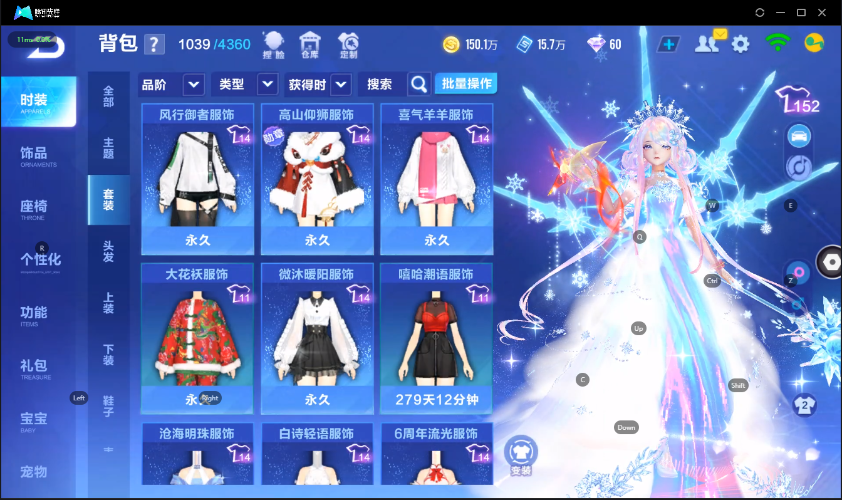Choose the 头发 hair sub-tab

[x=108, y=251]
